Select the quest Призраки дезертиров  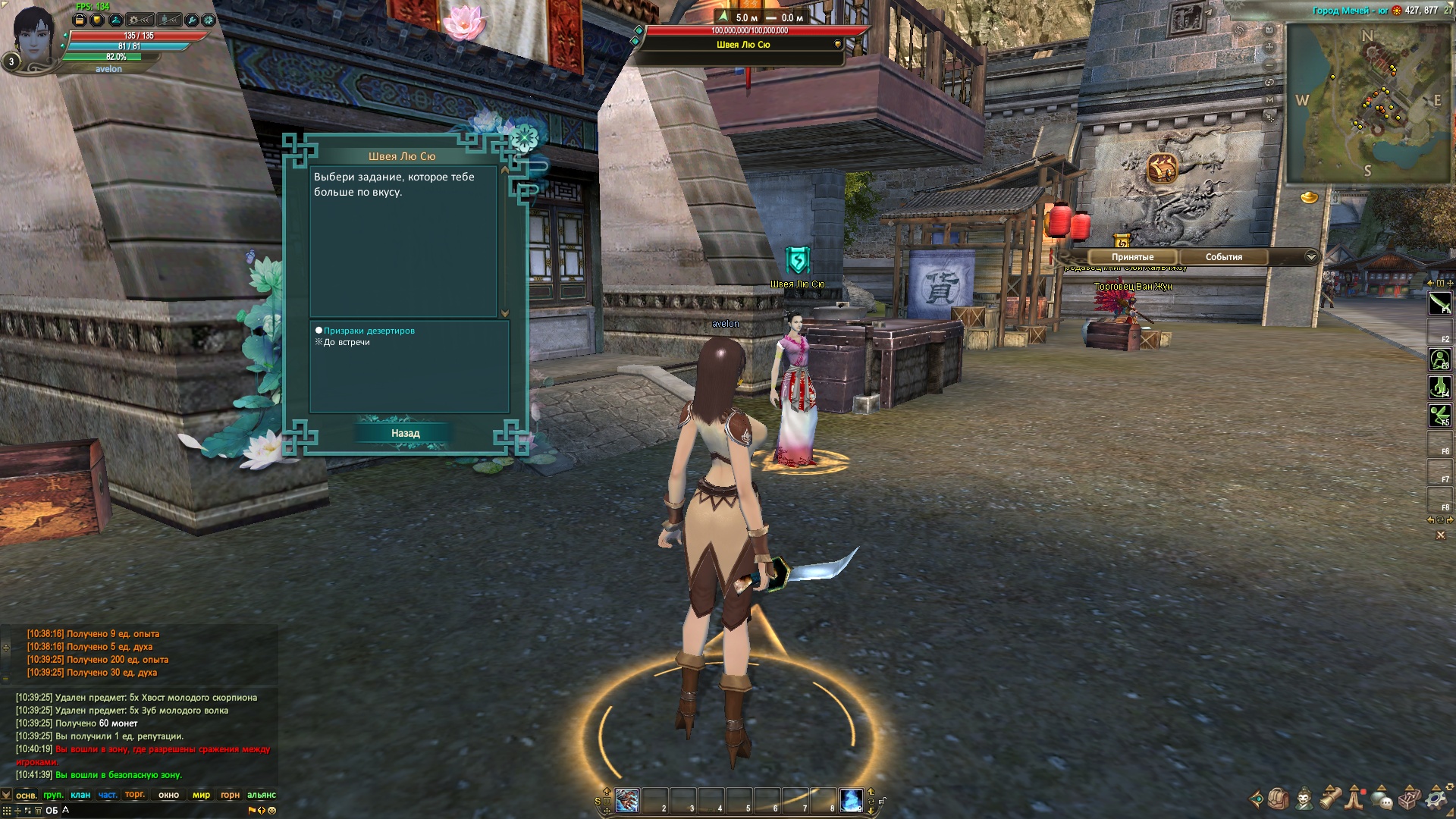369,331
